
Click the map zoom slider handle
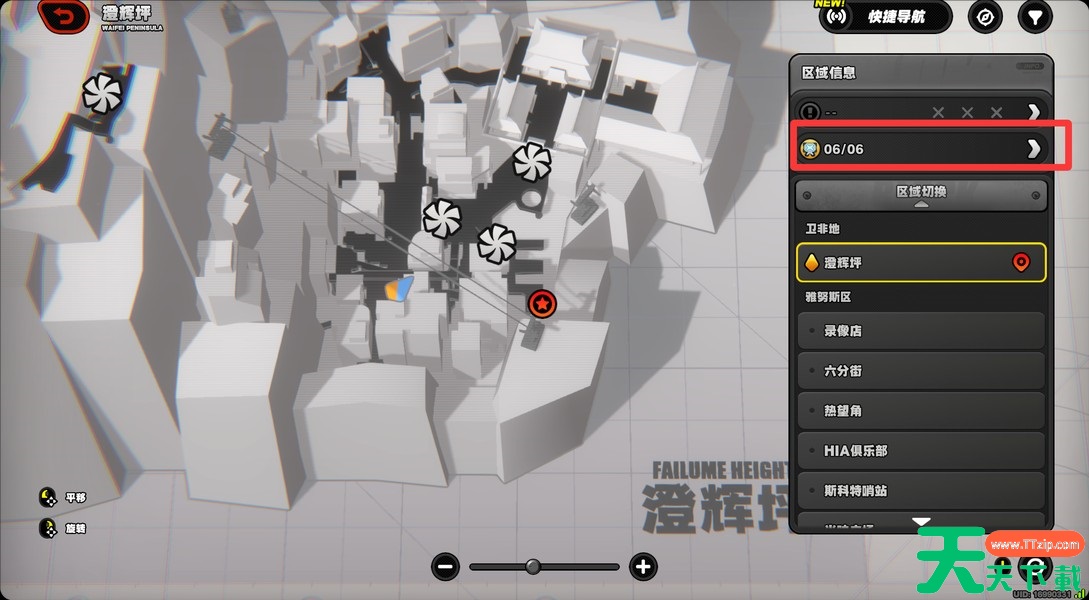point(533,567)
